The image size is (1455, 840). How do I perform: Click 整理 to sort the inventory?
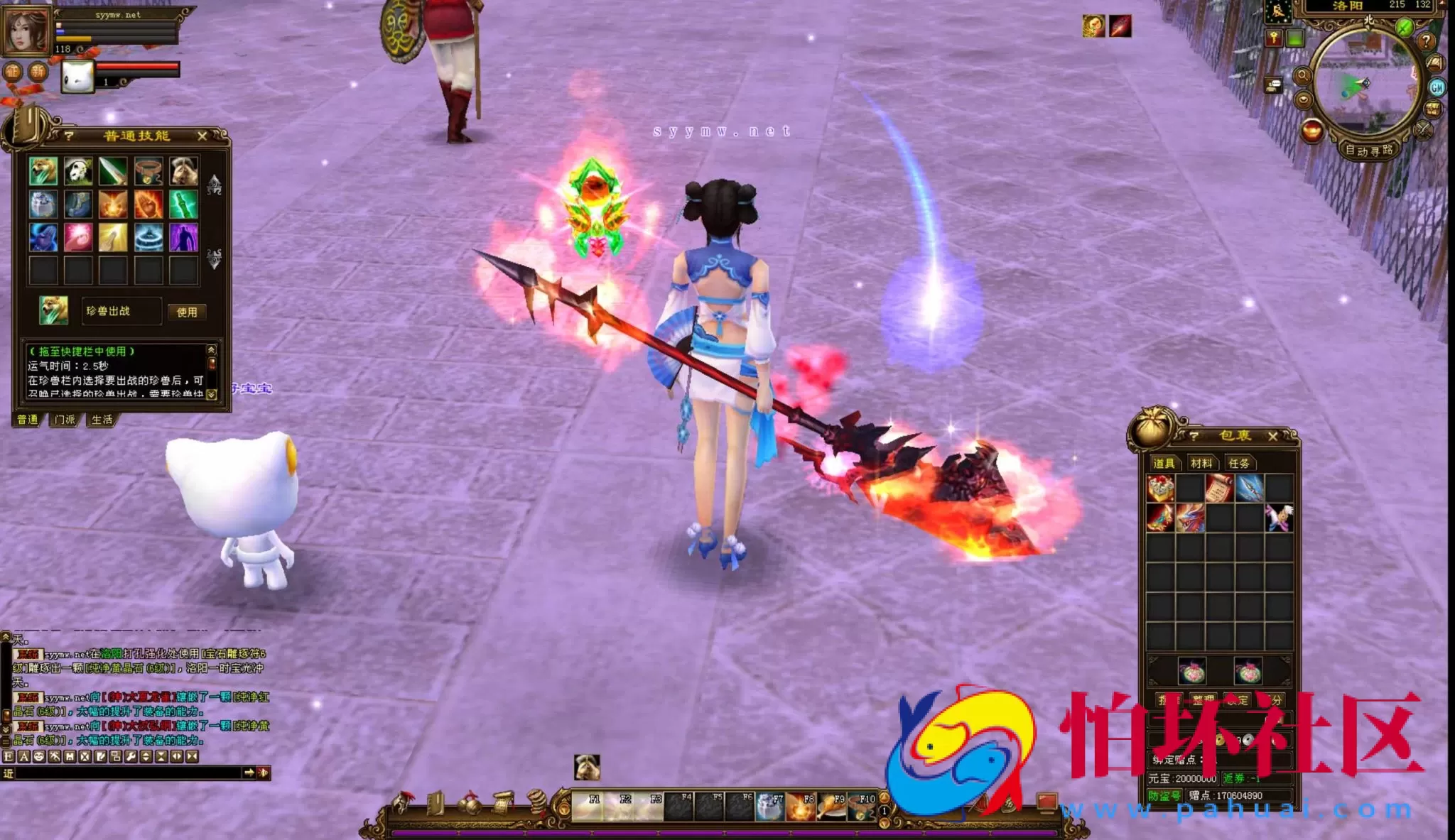pos(1204,699)
